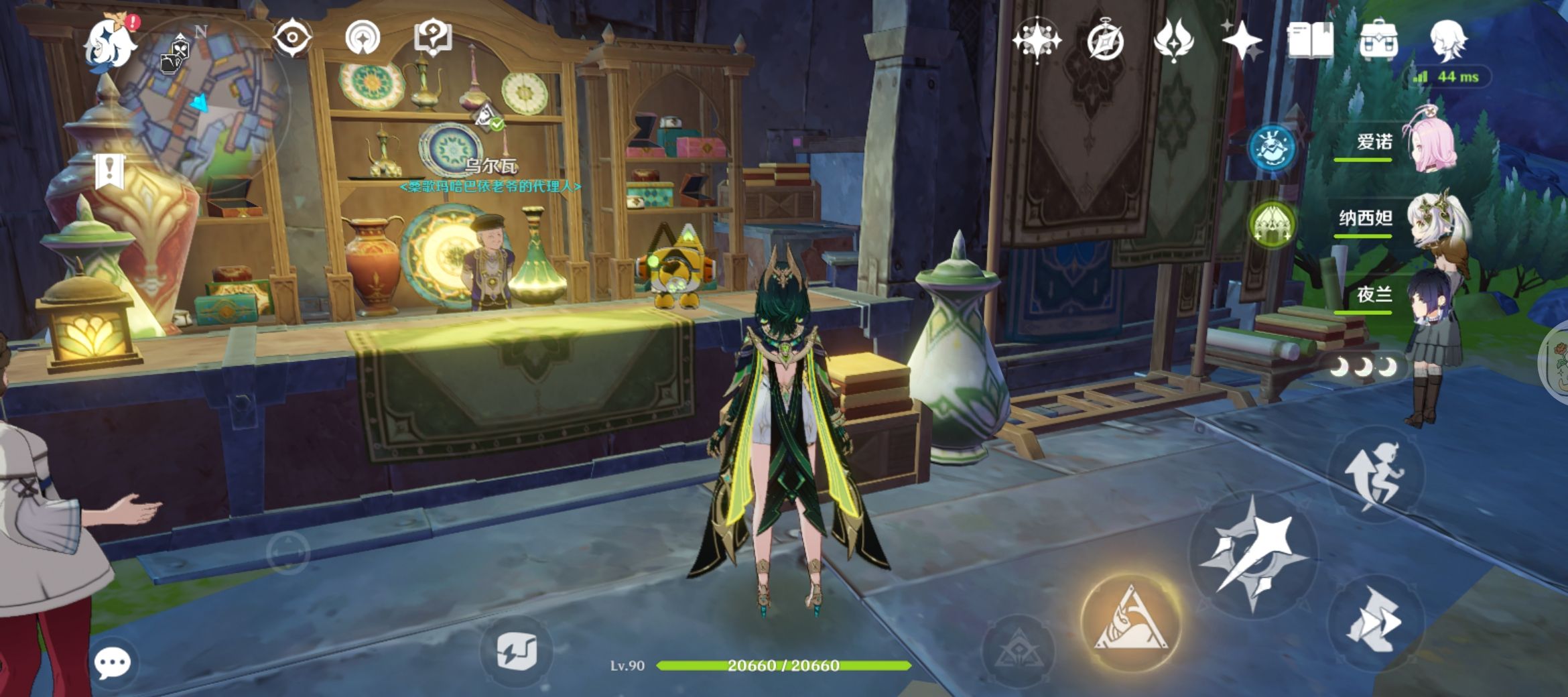The height and width of the screenshot is (697, 1568).
Task: Toggle elemental sight eye icon
Action: 292,38
